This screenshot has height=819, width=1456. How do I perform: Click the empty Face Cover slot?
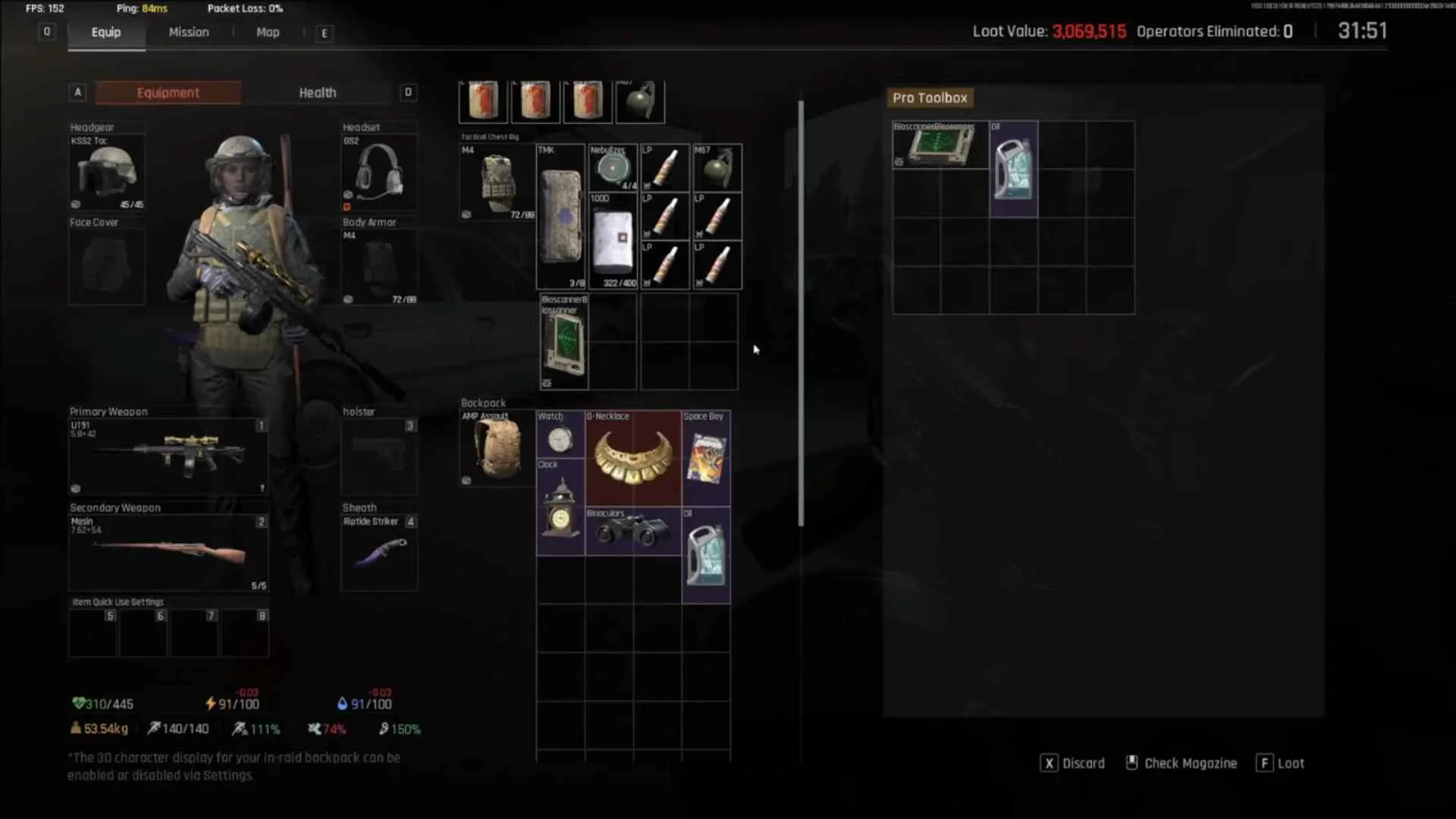tap(106, 265)
